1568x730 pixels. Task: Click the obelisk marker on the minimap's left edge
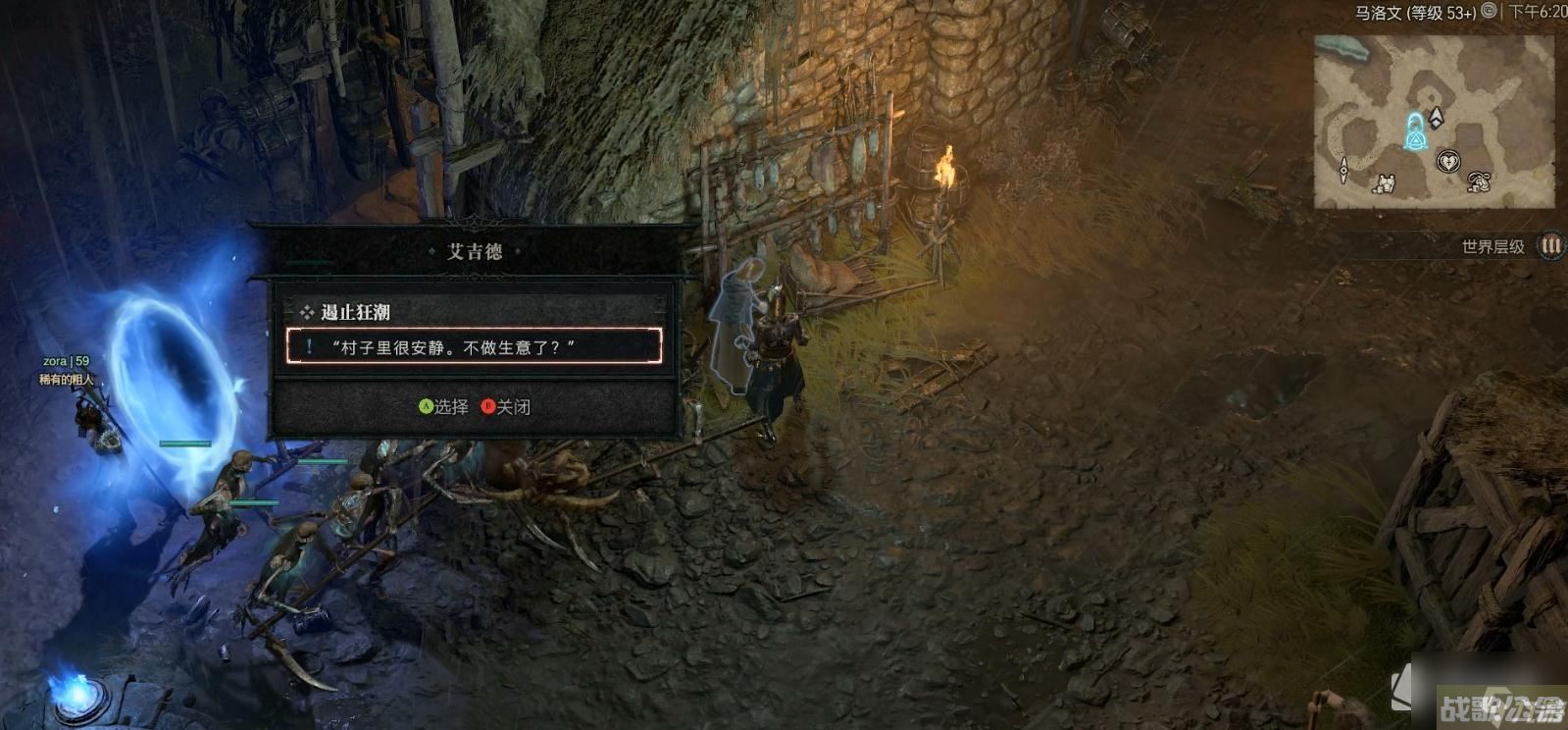(1342, 169)
